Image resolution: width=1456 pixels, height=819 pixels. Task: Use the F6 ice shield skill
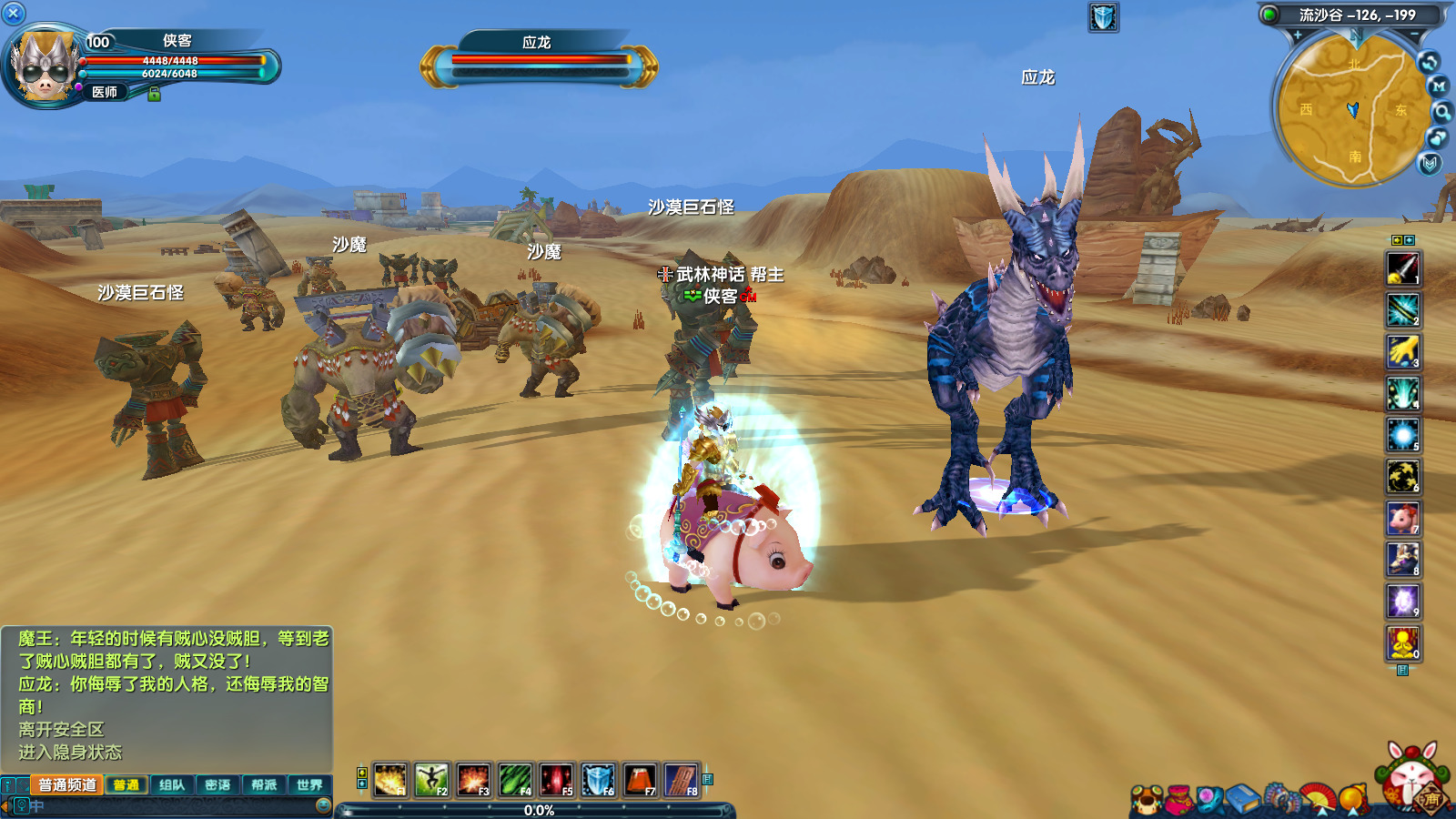point(598,780)
